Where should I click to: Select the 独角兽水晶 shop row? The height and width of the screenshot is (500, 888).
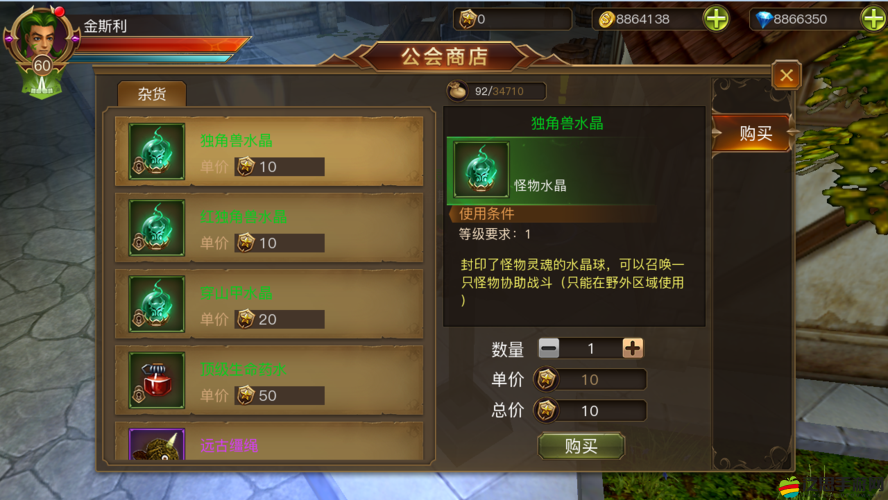tap(268, 152)
